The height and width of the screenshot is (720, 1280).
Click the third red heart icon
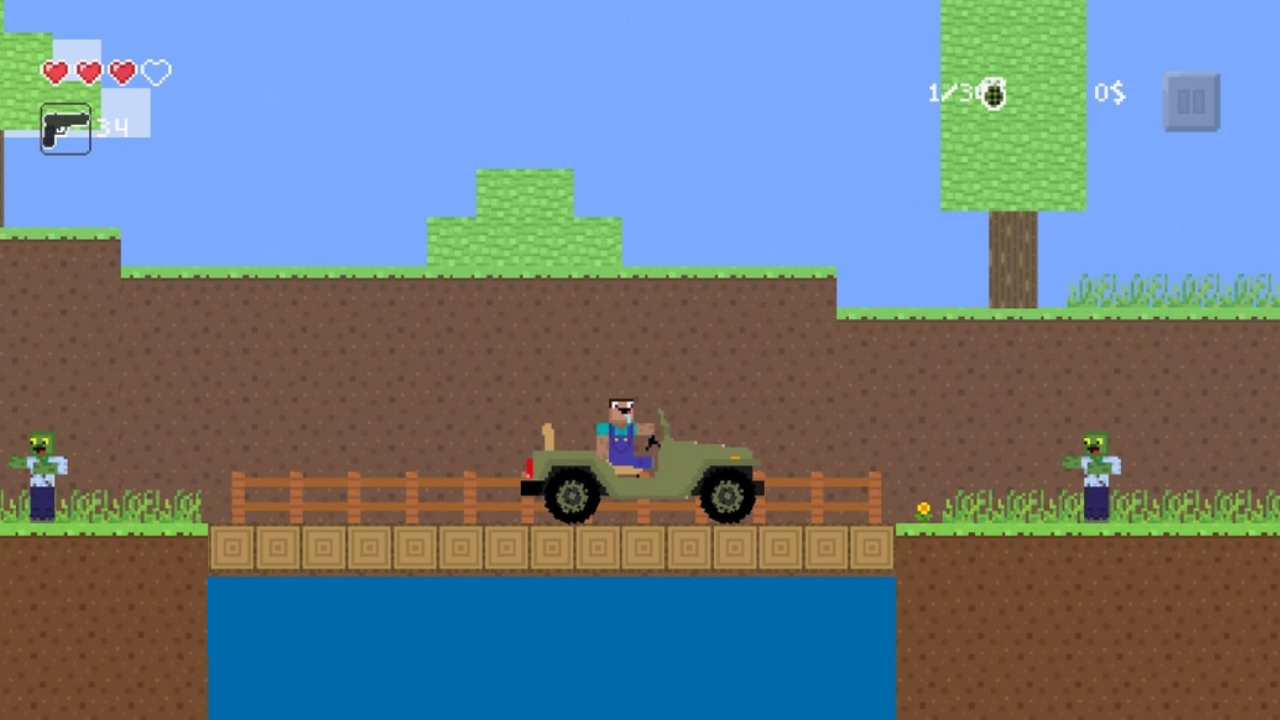coord(122,72)
